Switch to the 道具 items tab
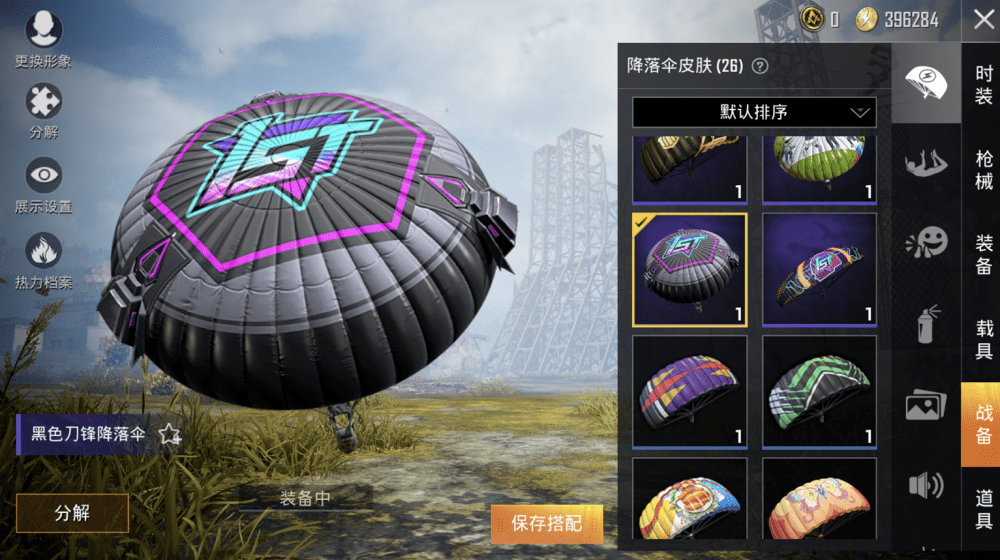Viewport: 1000px width, 560px height. click(983, 510)
